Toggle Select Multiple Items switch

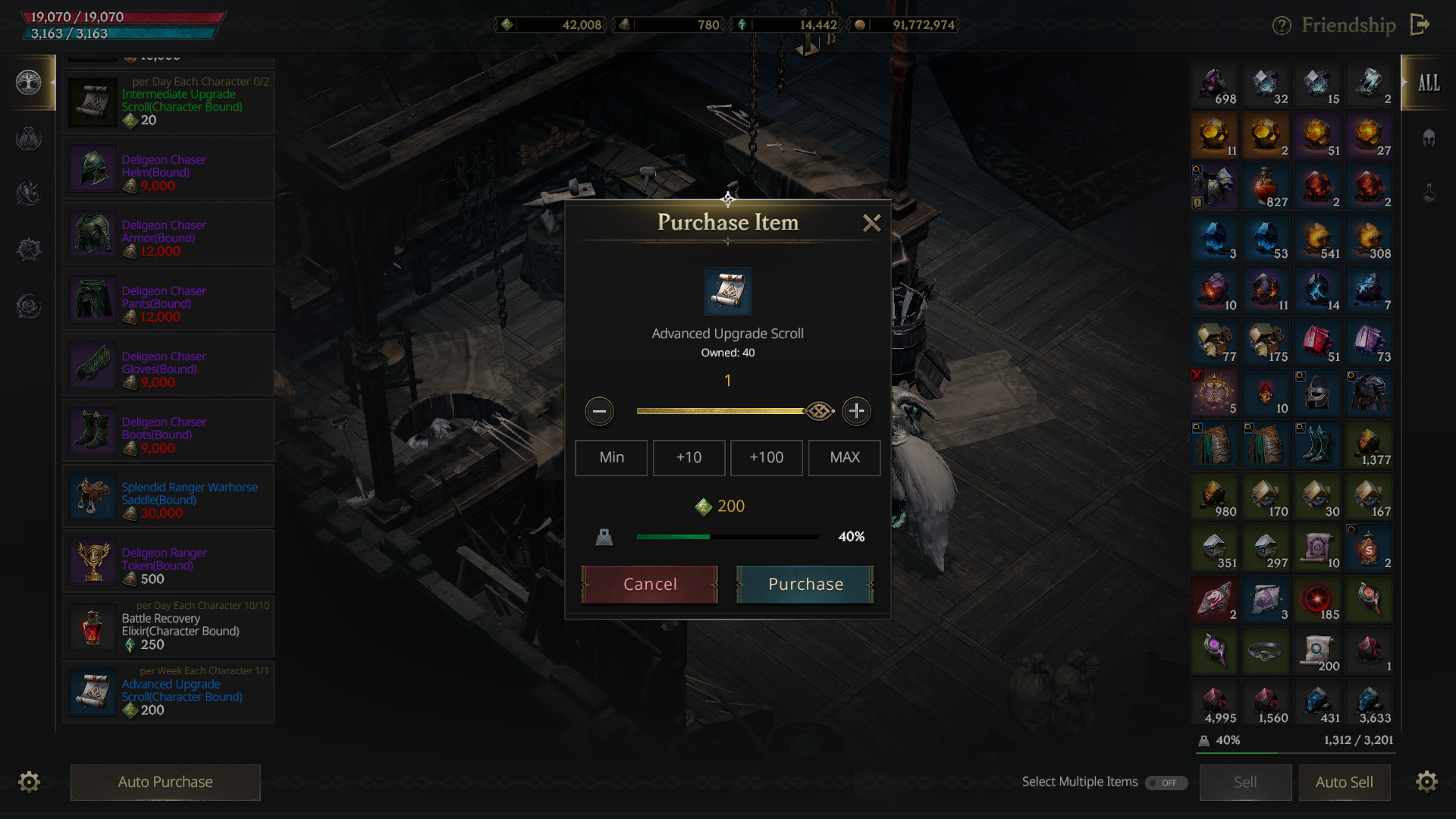pos(1166,783)
